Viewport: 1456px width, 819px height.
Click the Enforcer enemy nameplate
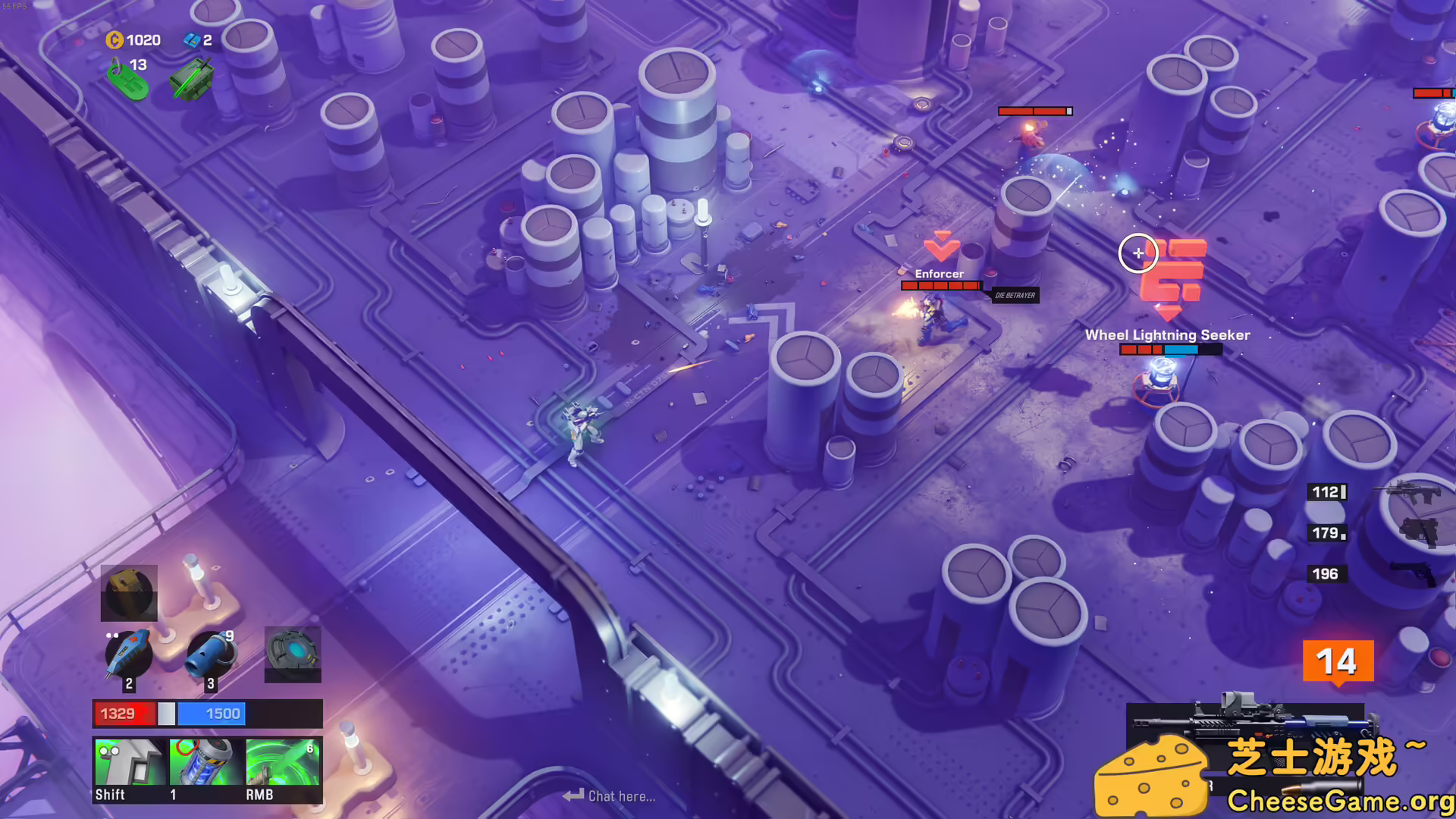(940, 273)
